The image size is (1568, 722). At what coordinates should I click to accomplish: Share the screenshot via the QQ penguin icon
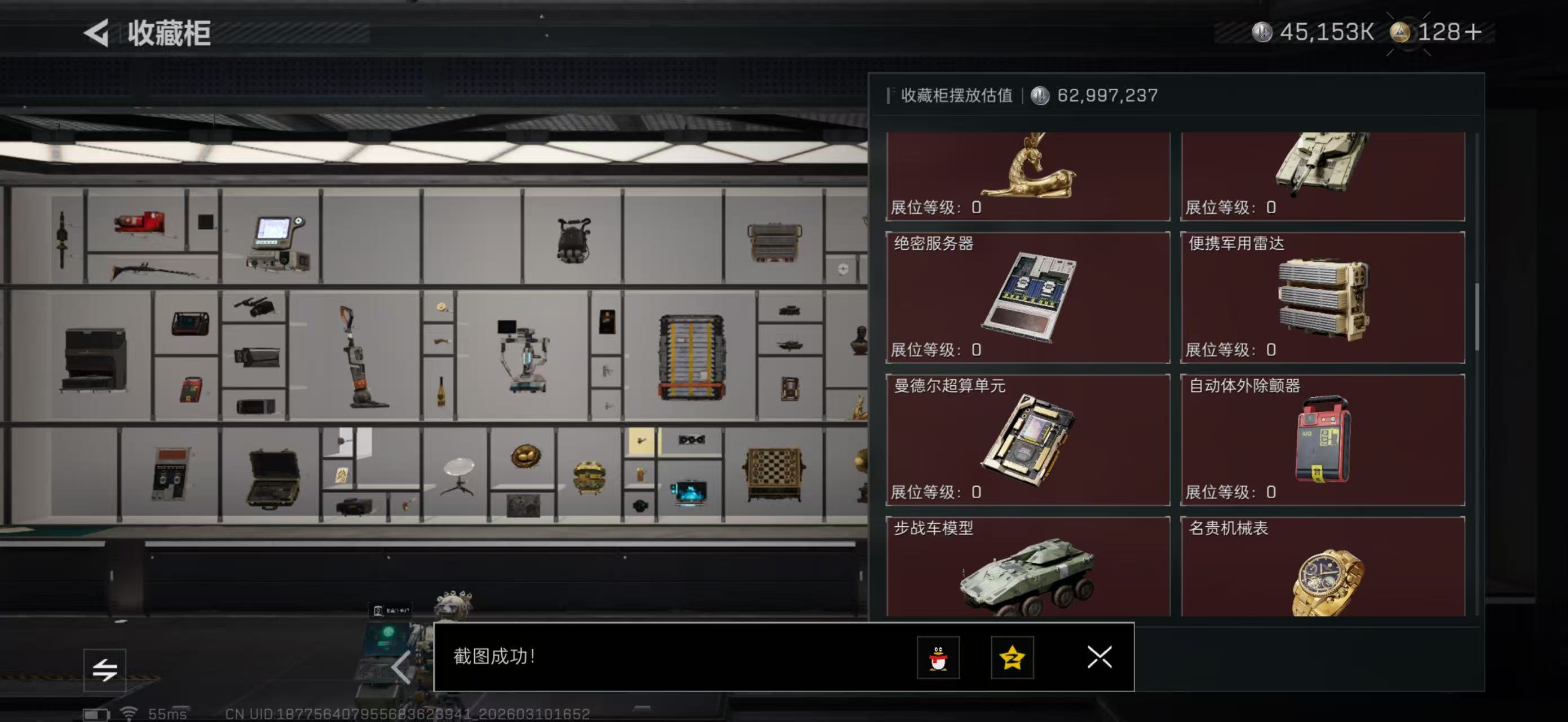click(x=938, y=658)
